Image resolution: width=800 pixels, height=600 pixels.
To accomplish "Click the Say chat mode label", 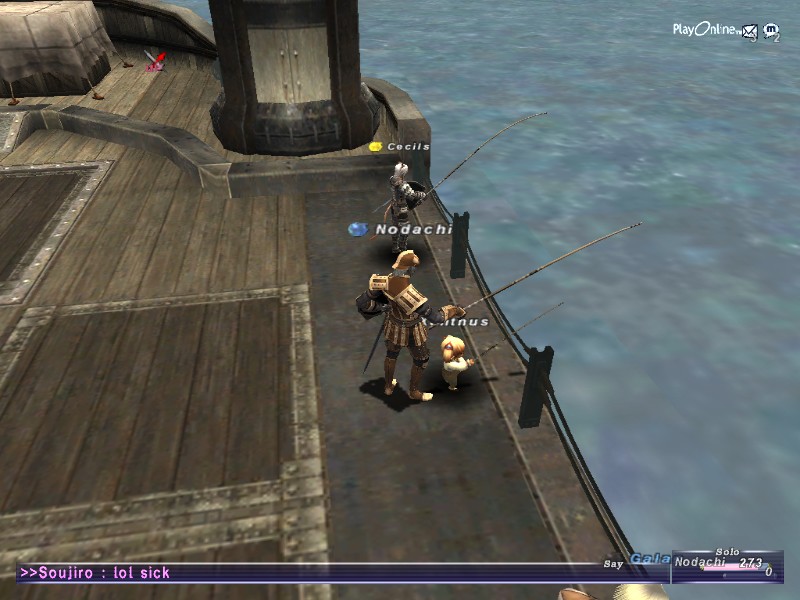I will click(x=613, y=564).
